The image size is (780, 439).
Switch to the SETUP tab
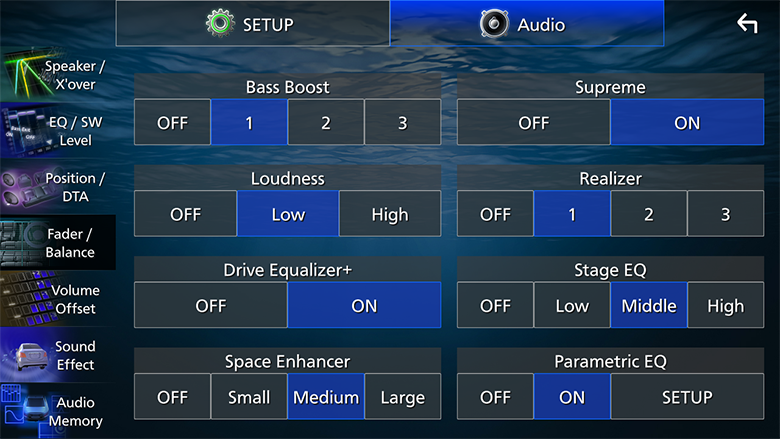[252, 23]
